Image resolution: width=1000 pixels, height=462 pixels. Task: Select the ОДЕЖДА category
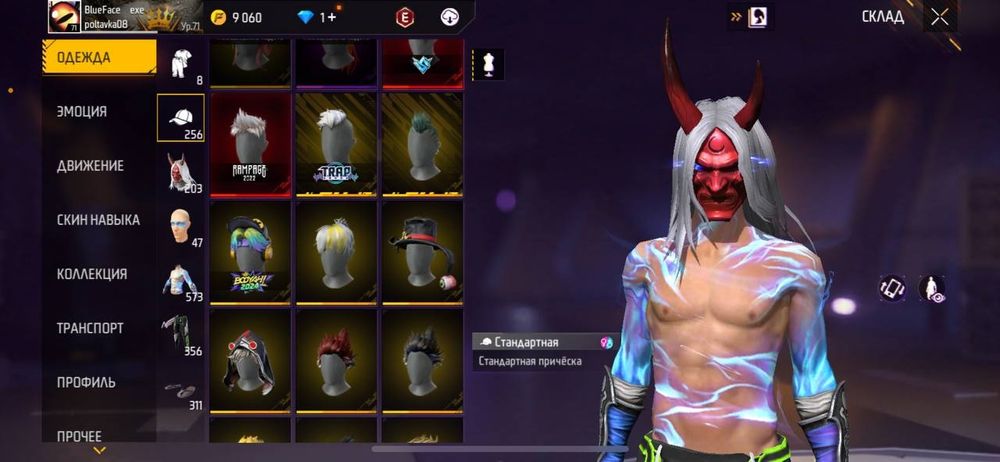(98, 57)
